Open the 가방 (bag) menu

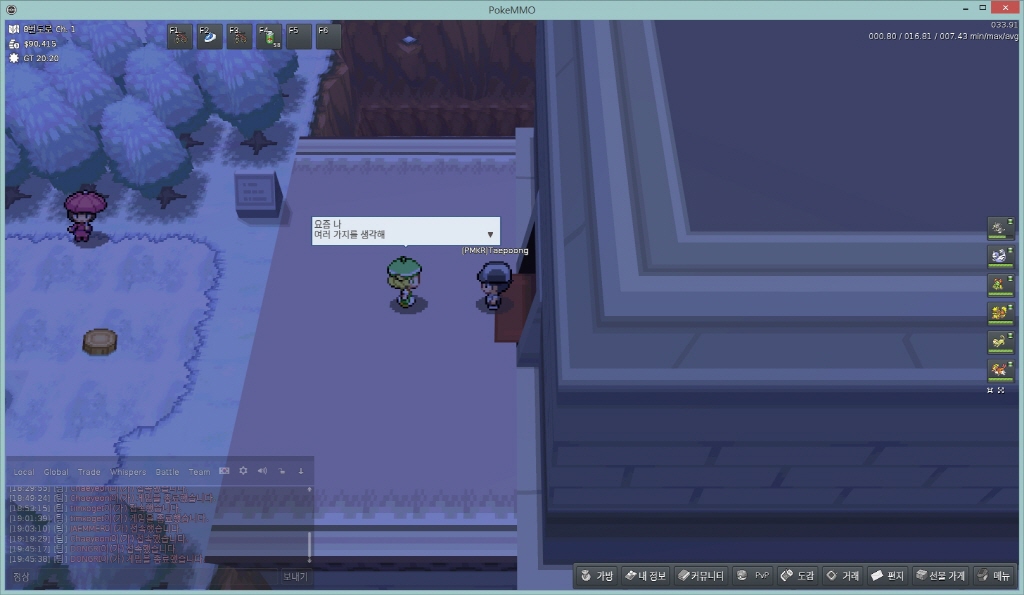[597, 576]
